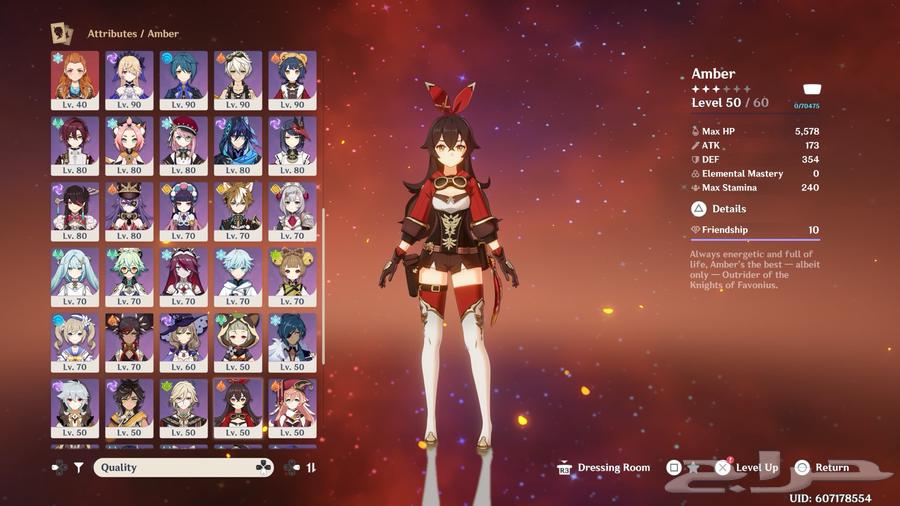Pick Noelle's character portrait

pos(292,211)
